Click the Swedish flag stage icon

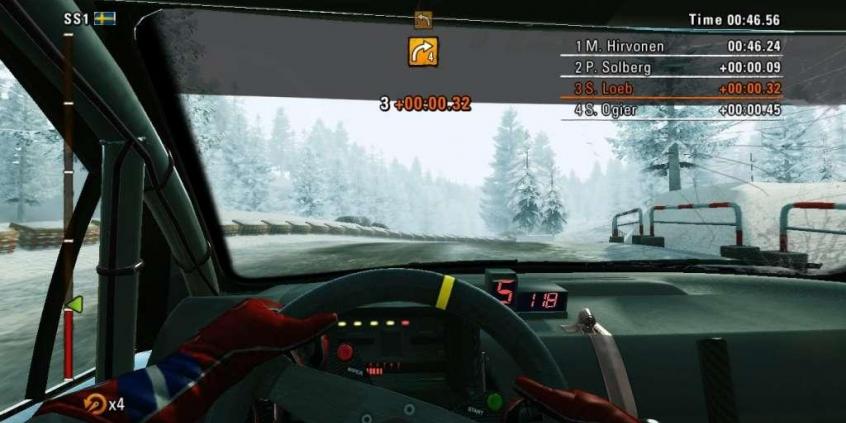coord(104,18)
